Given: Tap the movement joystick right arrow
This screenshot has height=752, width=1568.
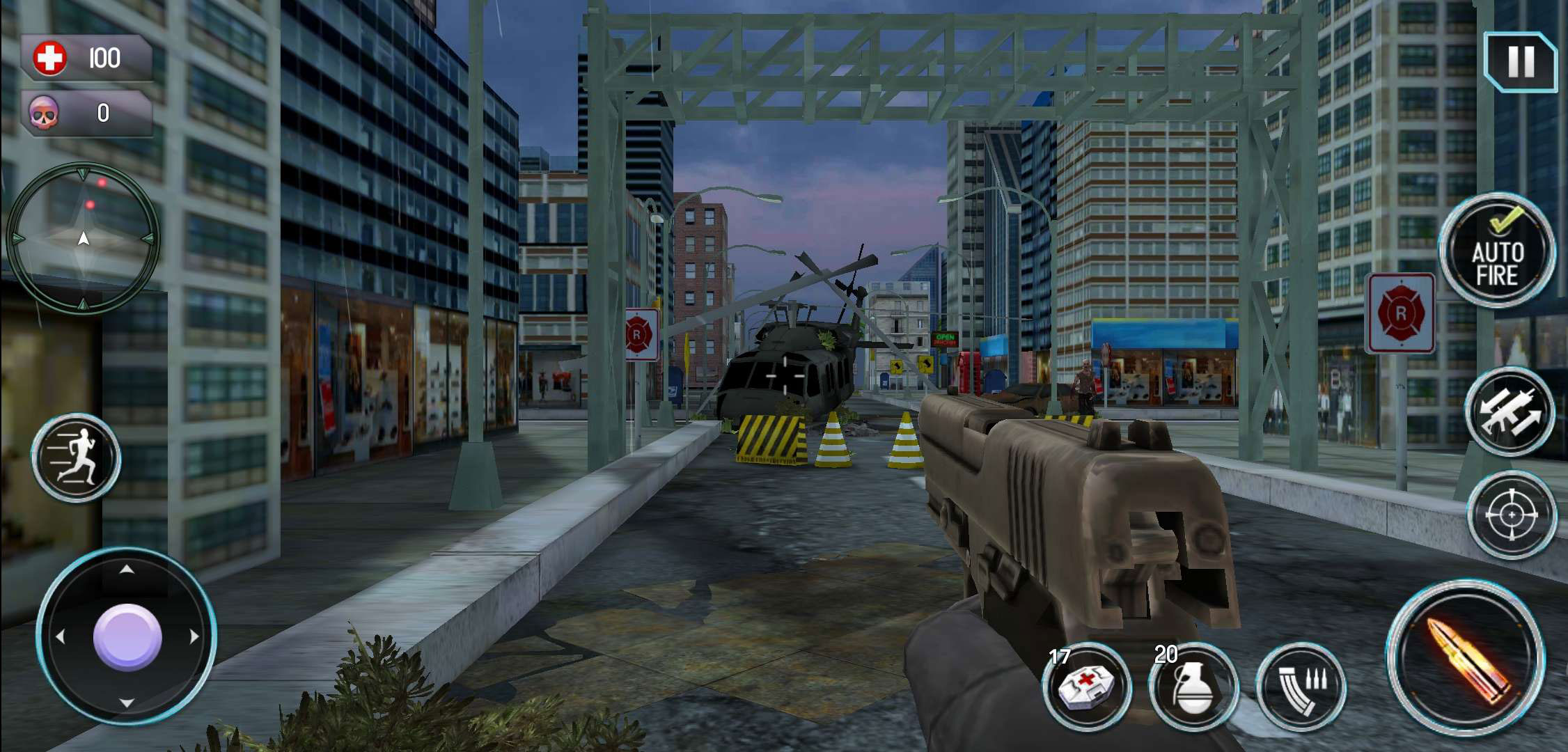Looking at the screenshot, I should pyautogui.click(x=194, y=636).
